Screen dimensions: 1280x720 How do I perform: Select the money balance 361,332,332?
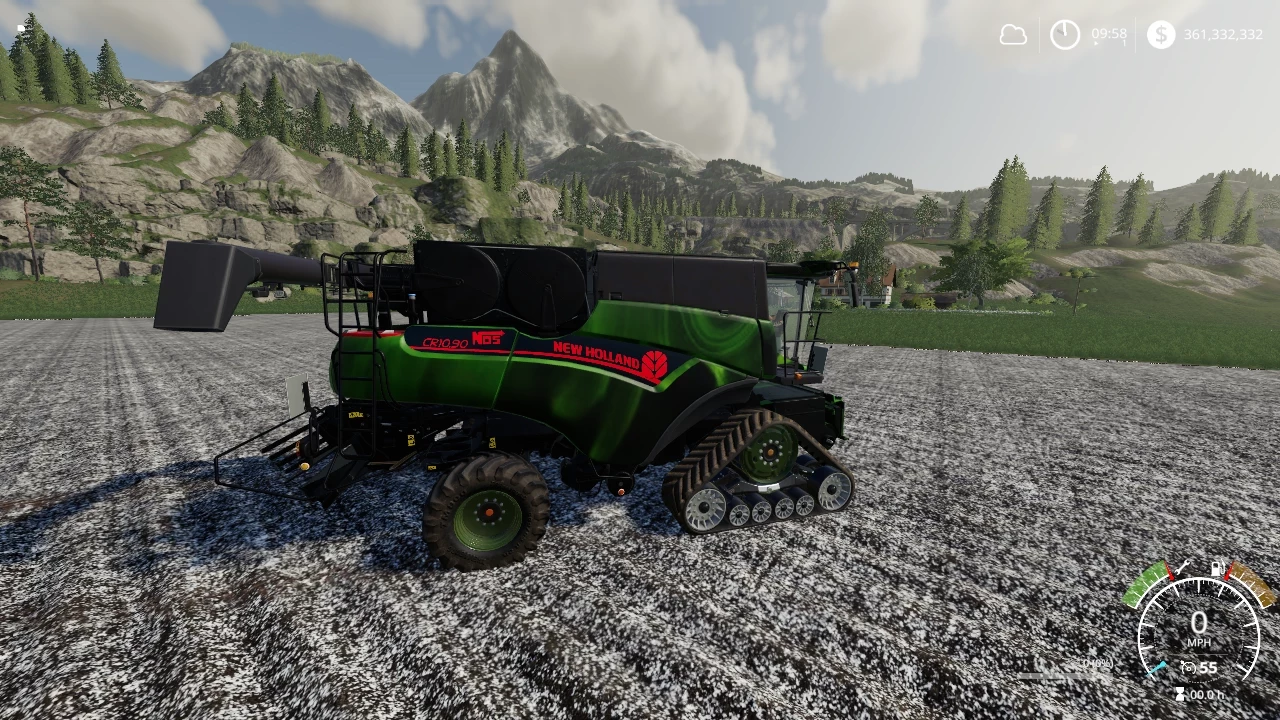tap(1222, 35)
